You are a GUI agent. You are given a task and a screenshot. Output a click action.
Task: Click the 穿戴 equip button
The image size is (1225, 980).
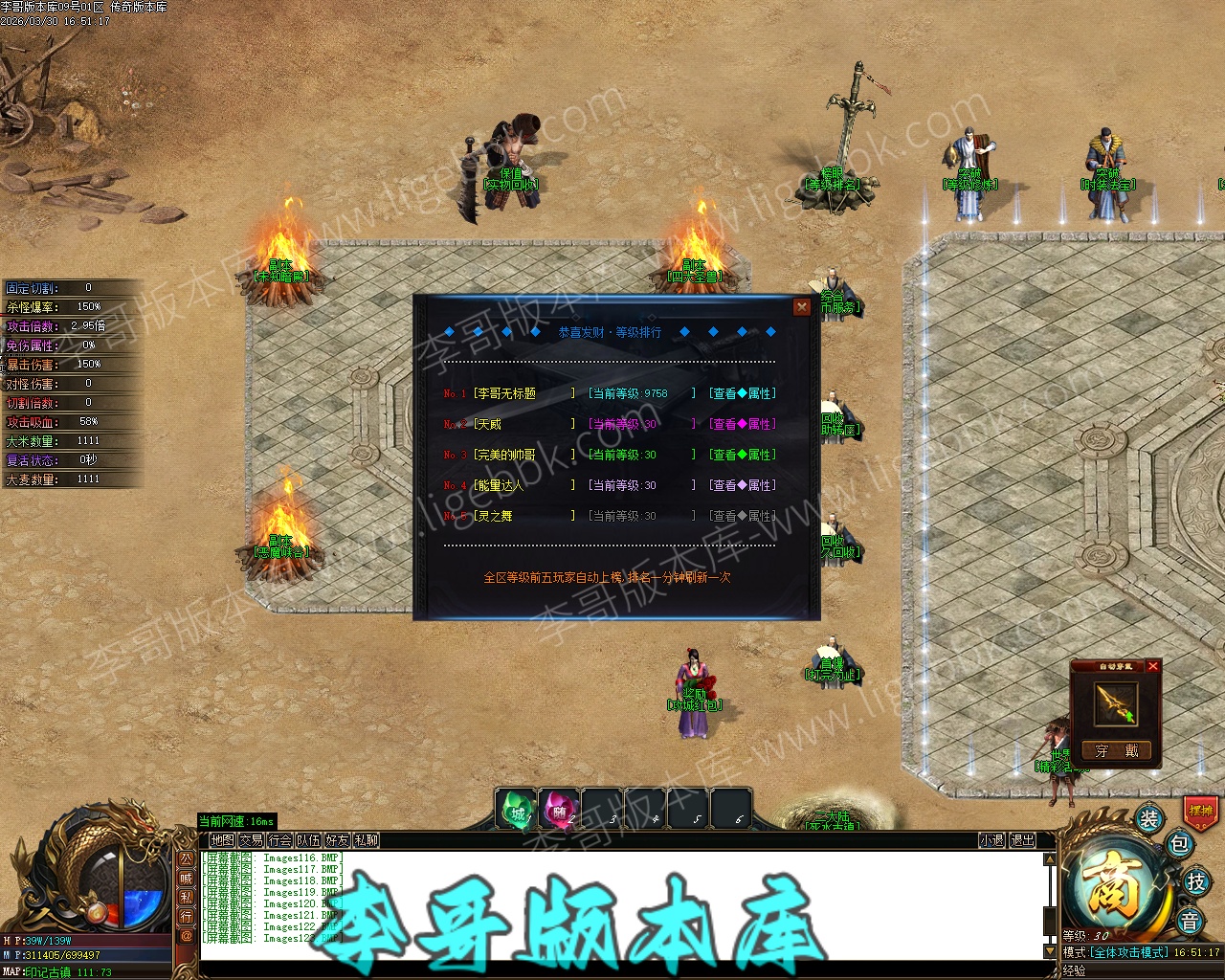(1116, 751)
